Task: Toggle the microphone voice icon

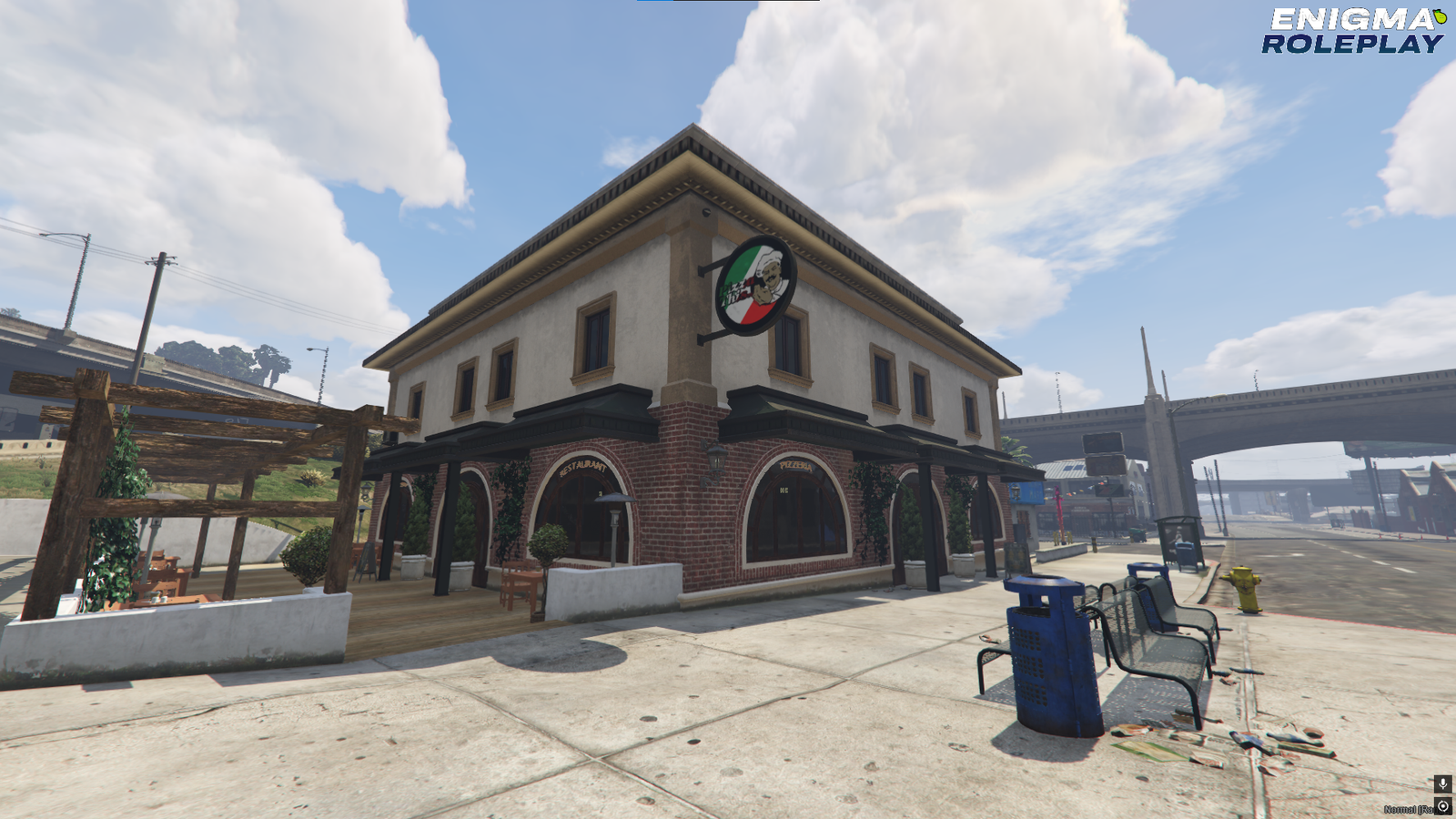Action: [1442, 784]
